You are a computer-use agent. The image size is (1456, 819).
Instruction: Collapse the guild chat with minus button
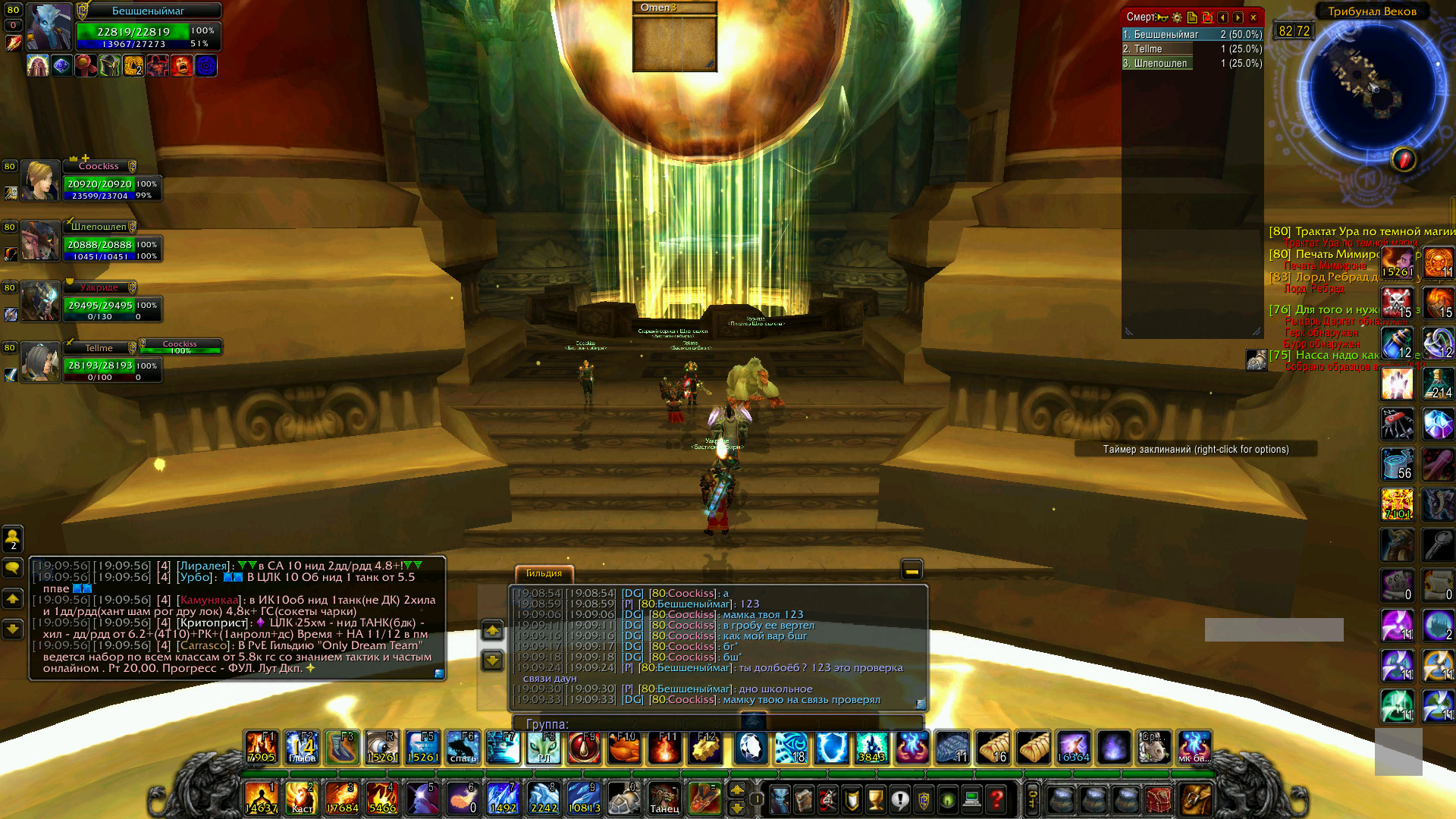(912, 570)
